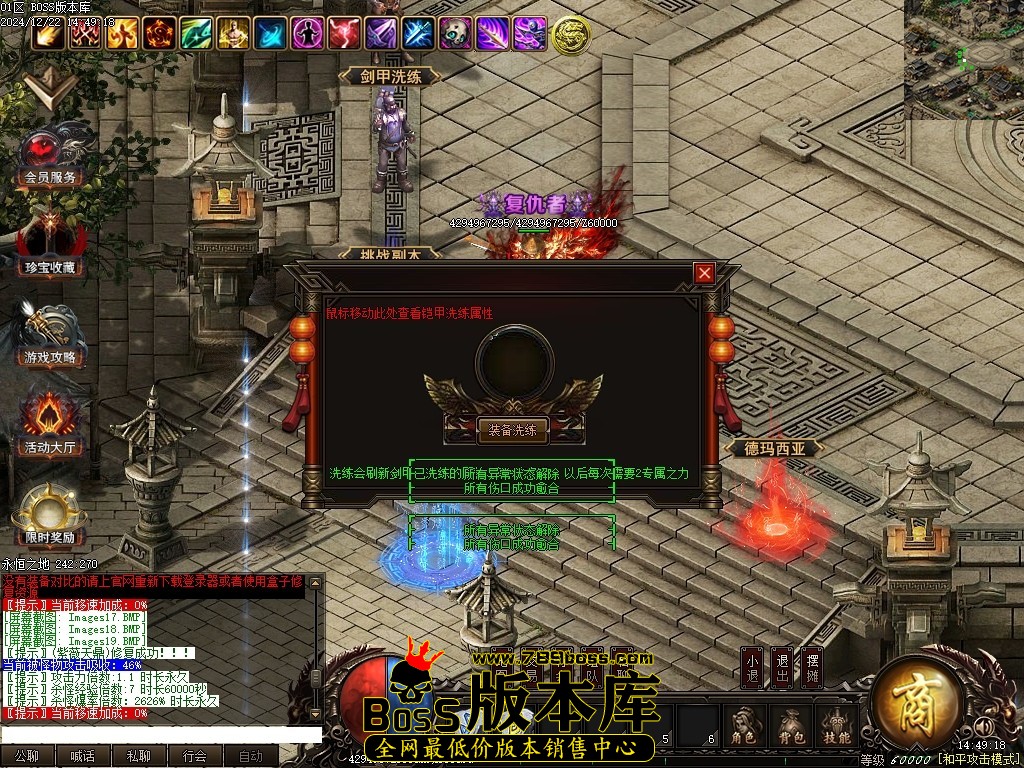Viewport: 1024px width, 768px height.
Task: Select the 私聊 private chat tab
Action: [139, 757]
